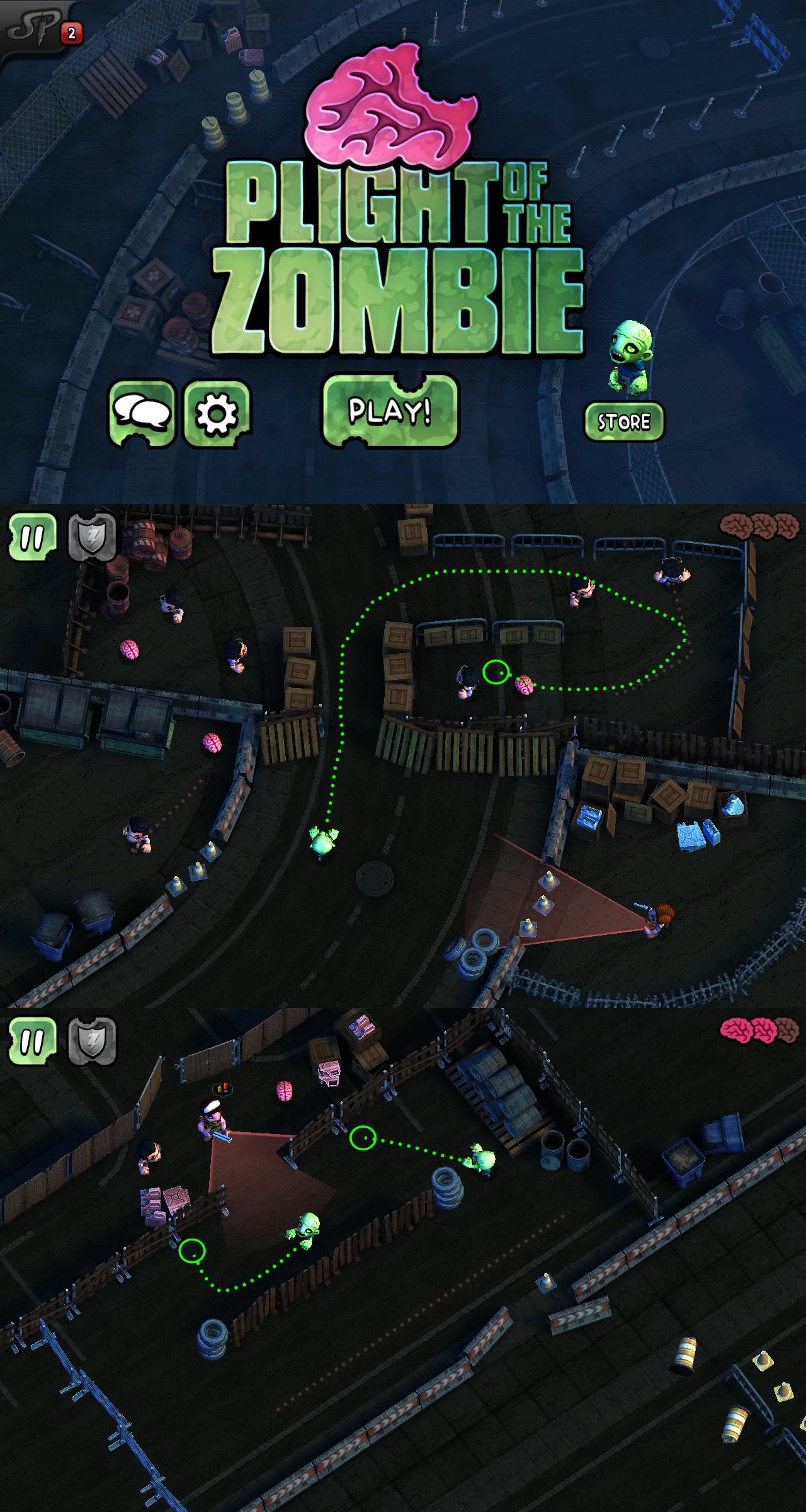This screenshot has height=1512, width=806.
Task: Tap the speech bubbles button
Action: pos(142,413)
